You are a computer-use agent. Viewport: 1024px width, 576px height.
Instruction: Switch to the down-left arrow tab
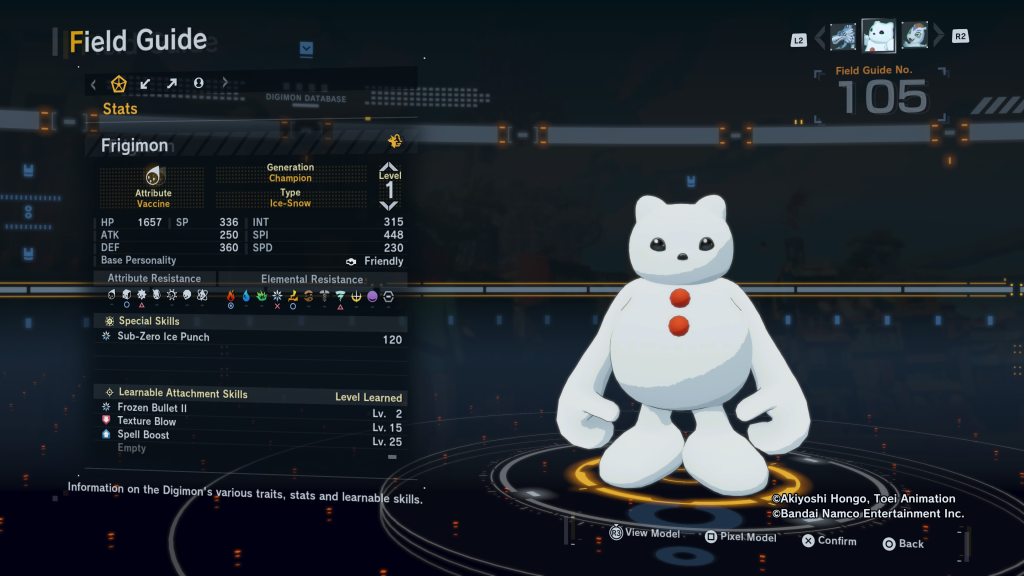[x=146, y=83]
